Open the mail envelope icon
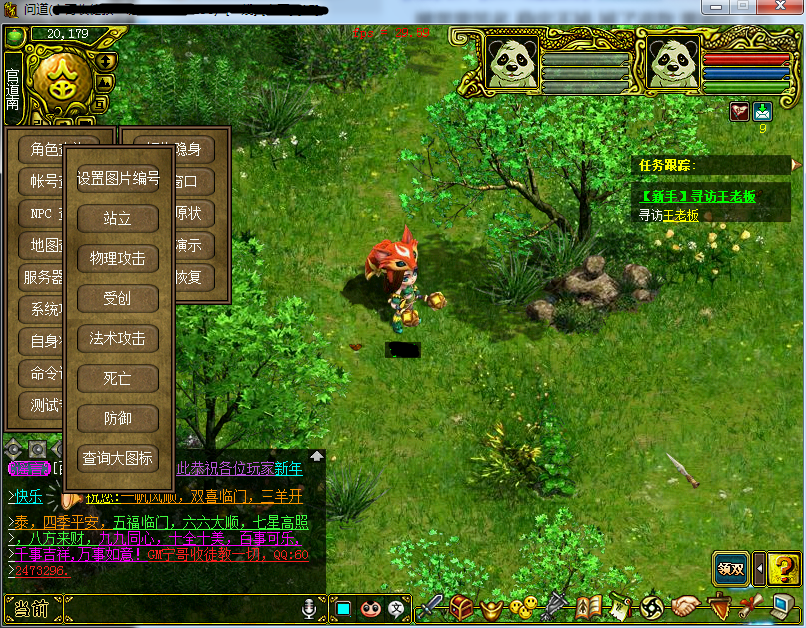This screenshot has height=628, width=806. [763, 111]
